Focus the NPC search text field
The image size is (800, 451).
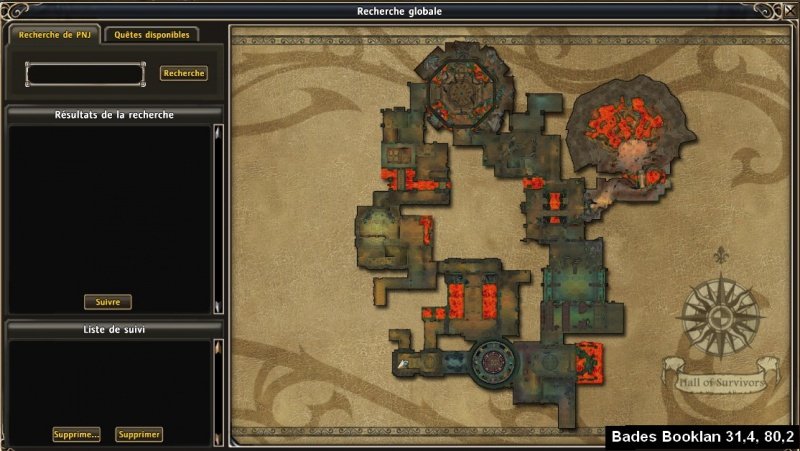(x=85, y=74)
